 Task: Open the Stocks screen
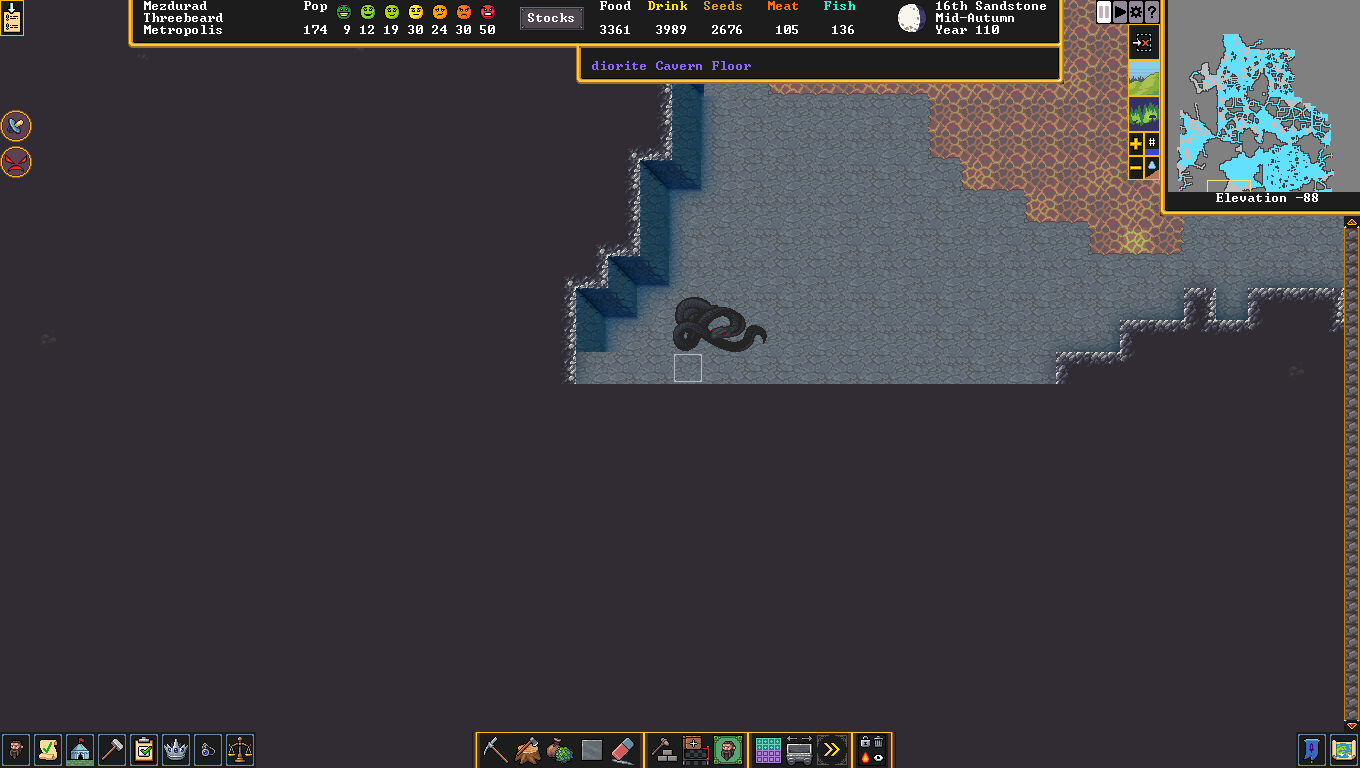(551, 18)
